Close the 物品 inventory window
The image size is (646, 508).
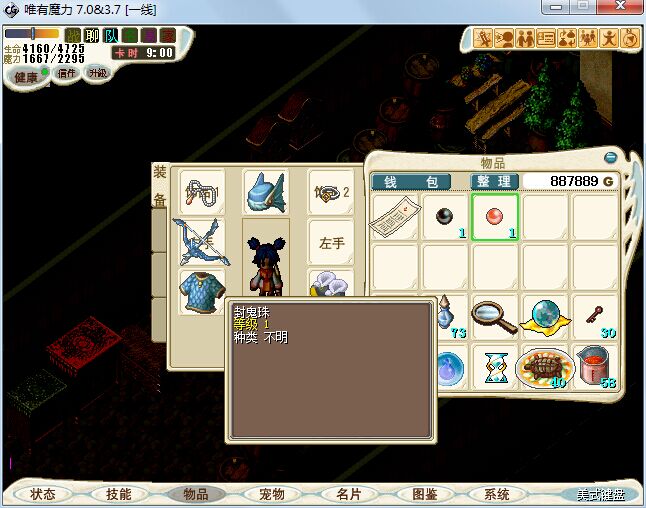point(611,157)
